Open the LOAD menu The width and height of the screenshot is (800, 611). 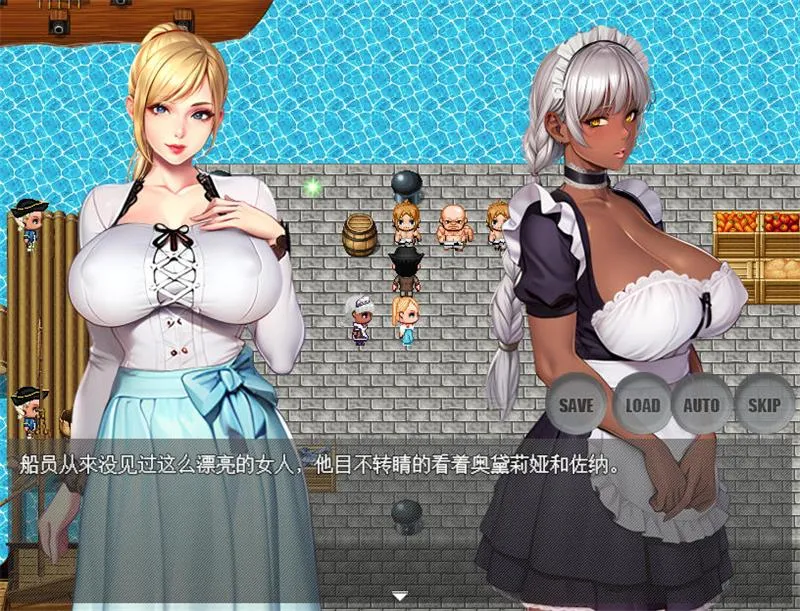click(642, 405)
